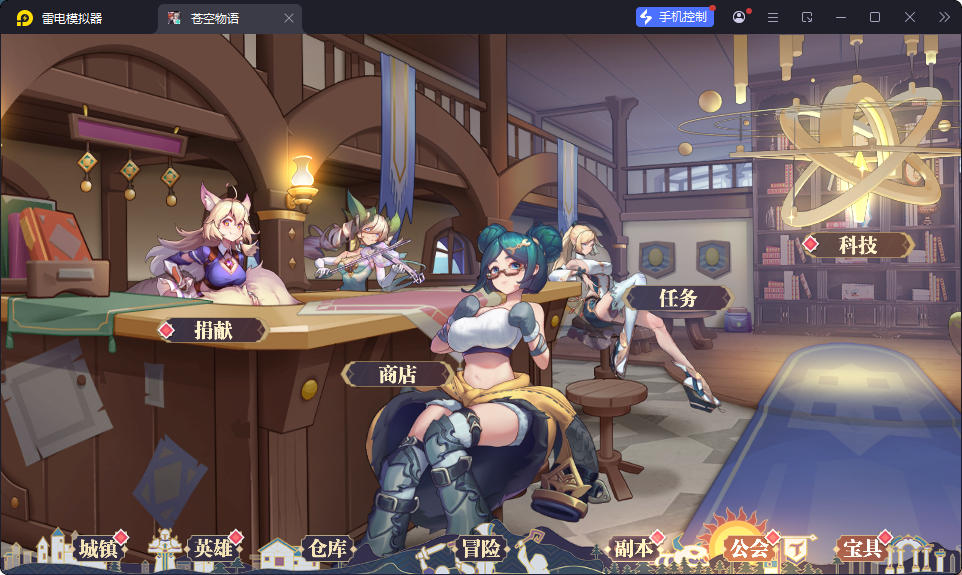
Task: Expand the emulator side toolbar arrows
Action: 944,17
